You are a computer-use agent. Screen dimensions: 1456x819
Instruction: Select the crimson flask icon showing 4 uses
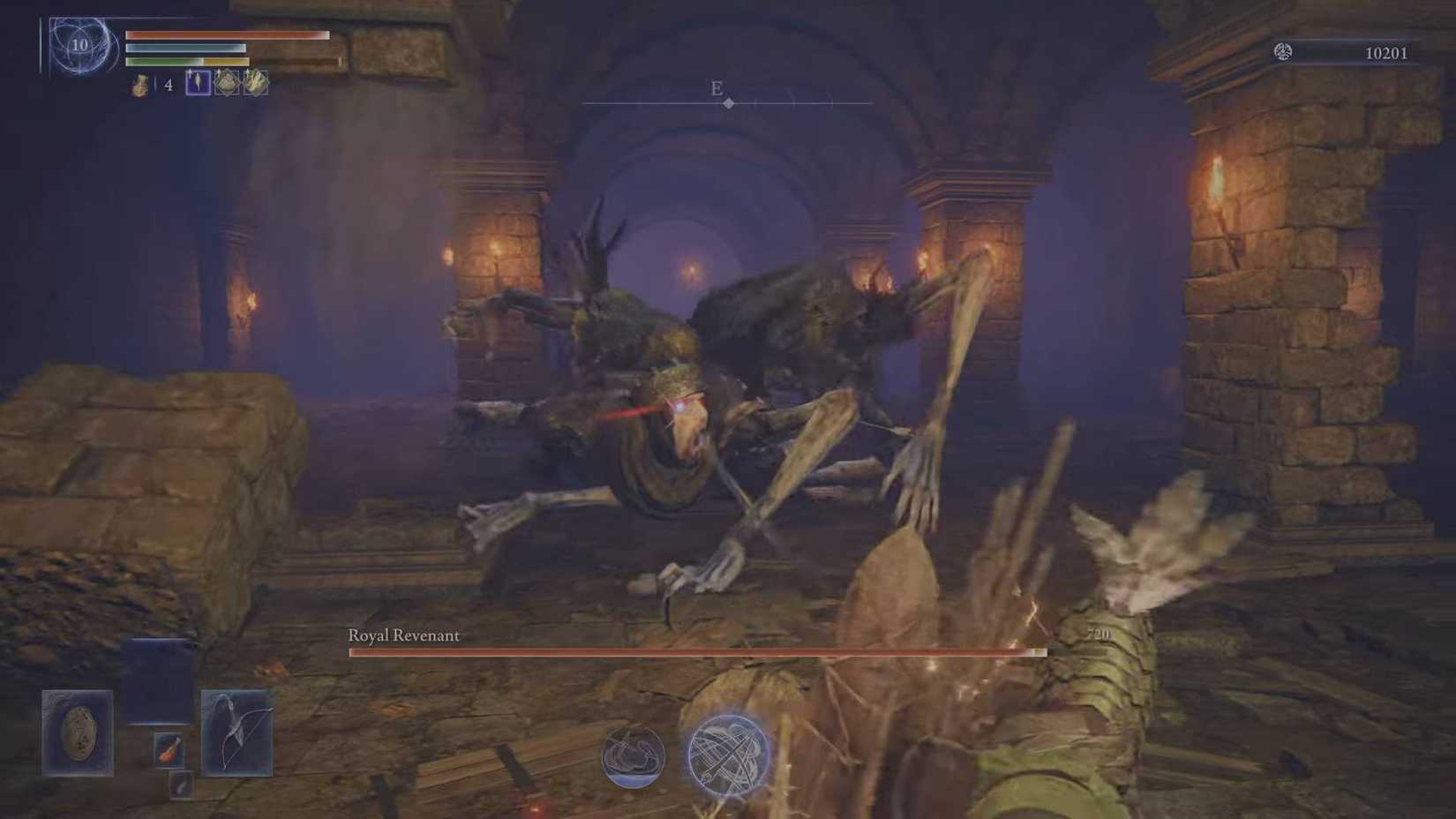click(x=138, y=86)
